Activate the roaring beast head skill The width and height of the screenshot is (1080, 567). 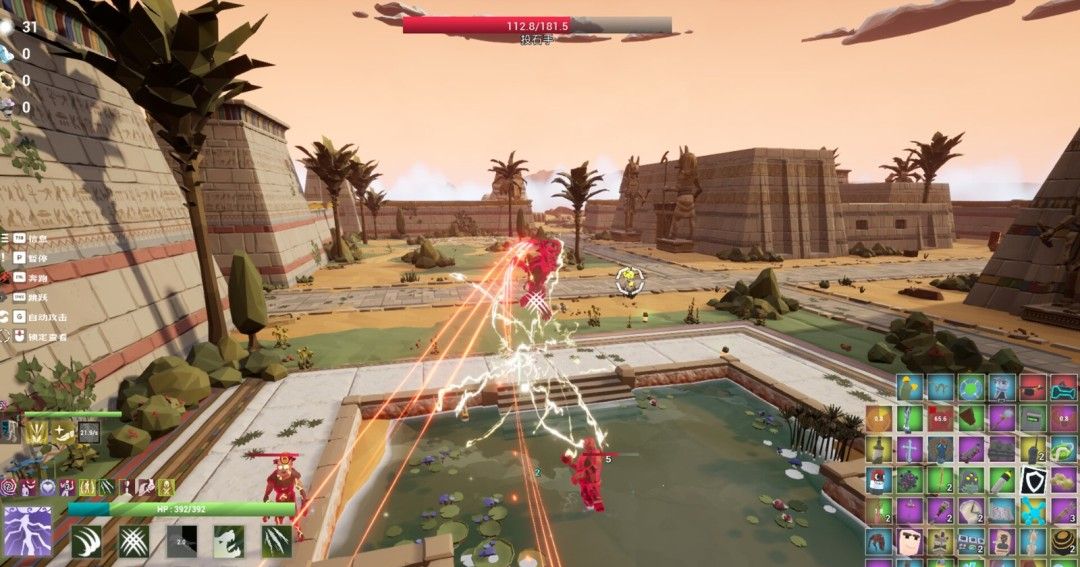click(228, 541)
